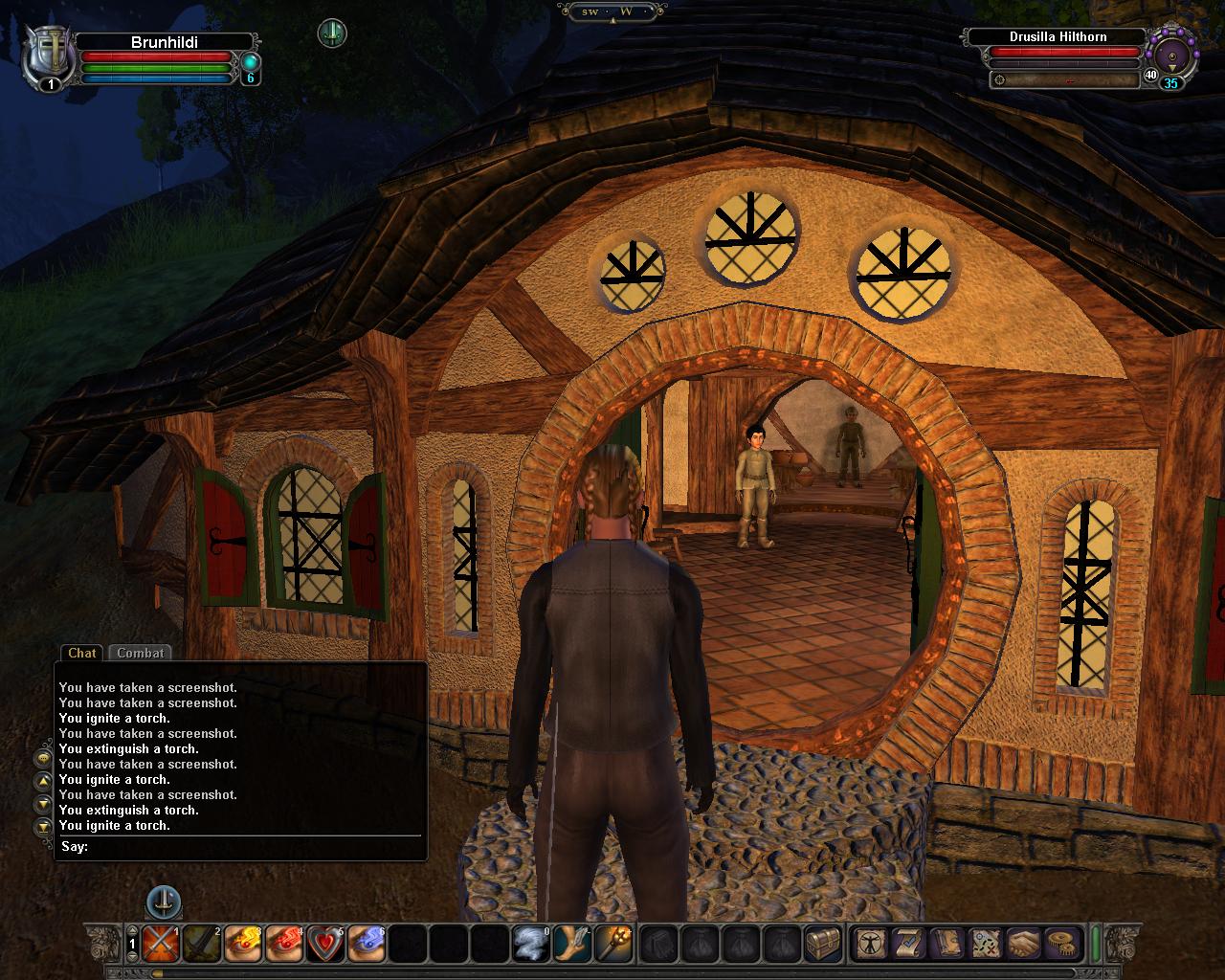Open the quest scroll with checkmark
Screen dimensions: 1225x980
[907, 944]
